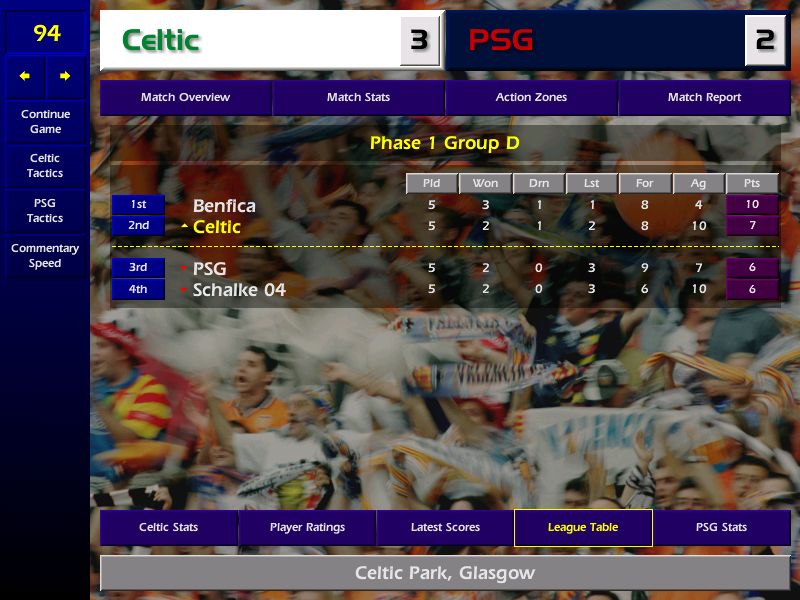Image resolution: width=800 pixels, height=600 pixels.
Task: Select Benfica in the group table
Action: click(224, 206)
